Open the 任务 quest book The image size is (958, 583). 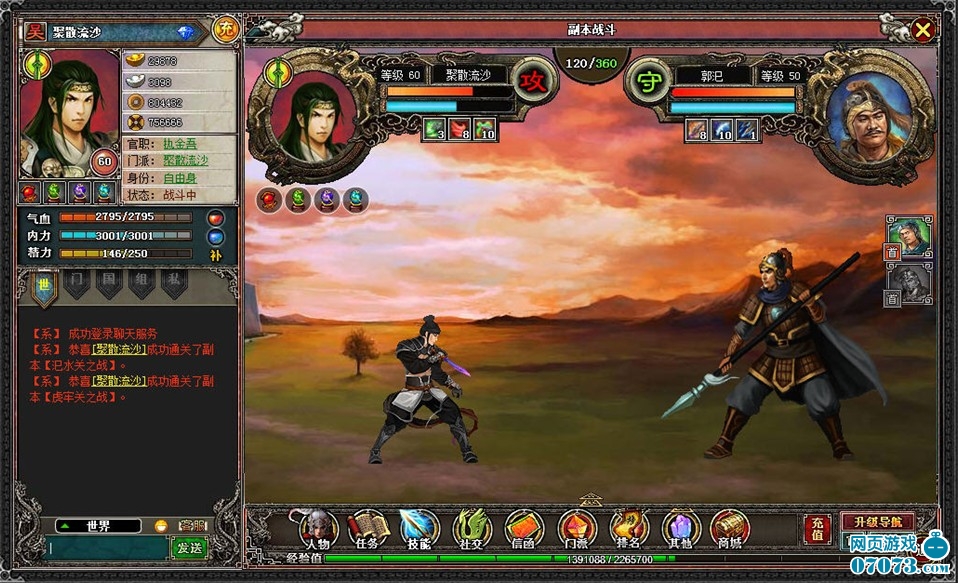coord(369,527)
